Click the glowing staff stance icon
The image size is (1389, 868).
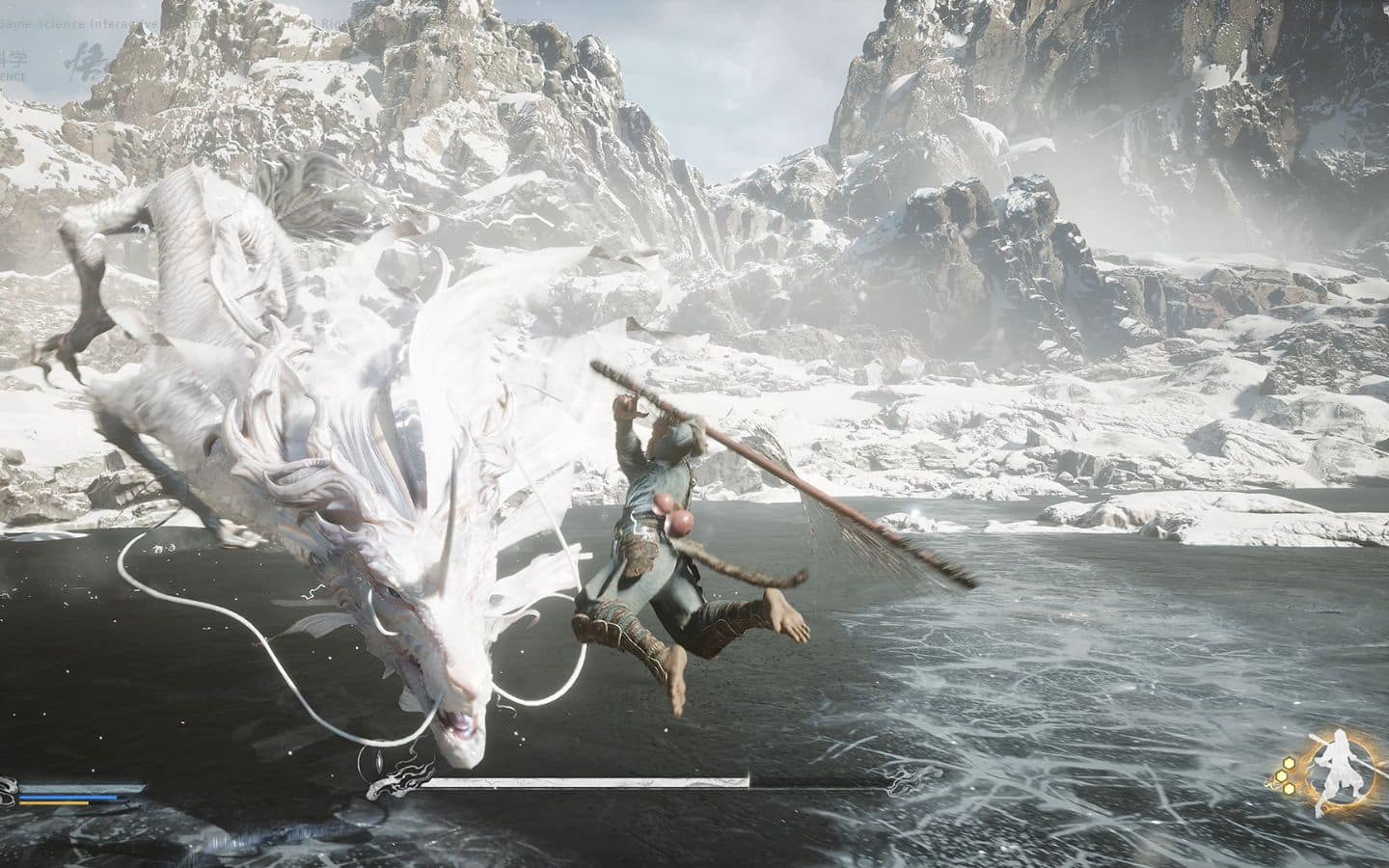pos(1334,770)
